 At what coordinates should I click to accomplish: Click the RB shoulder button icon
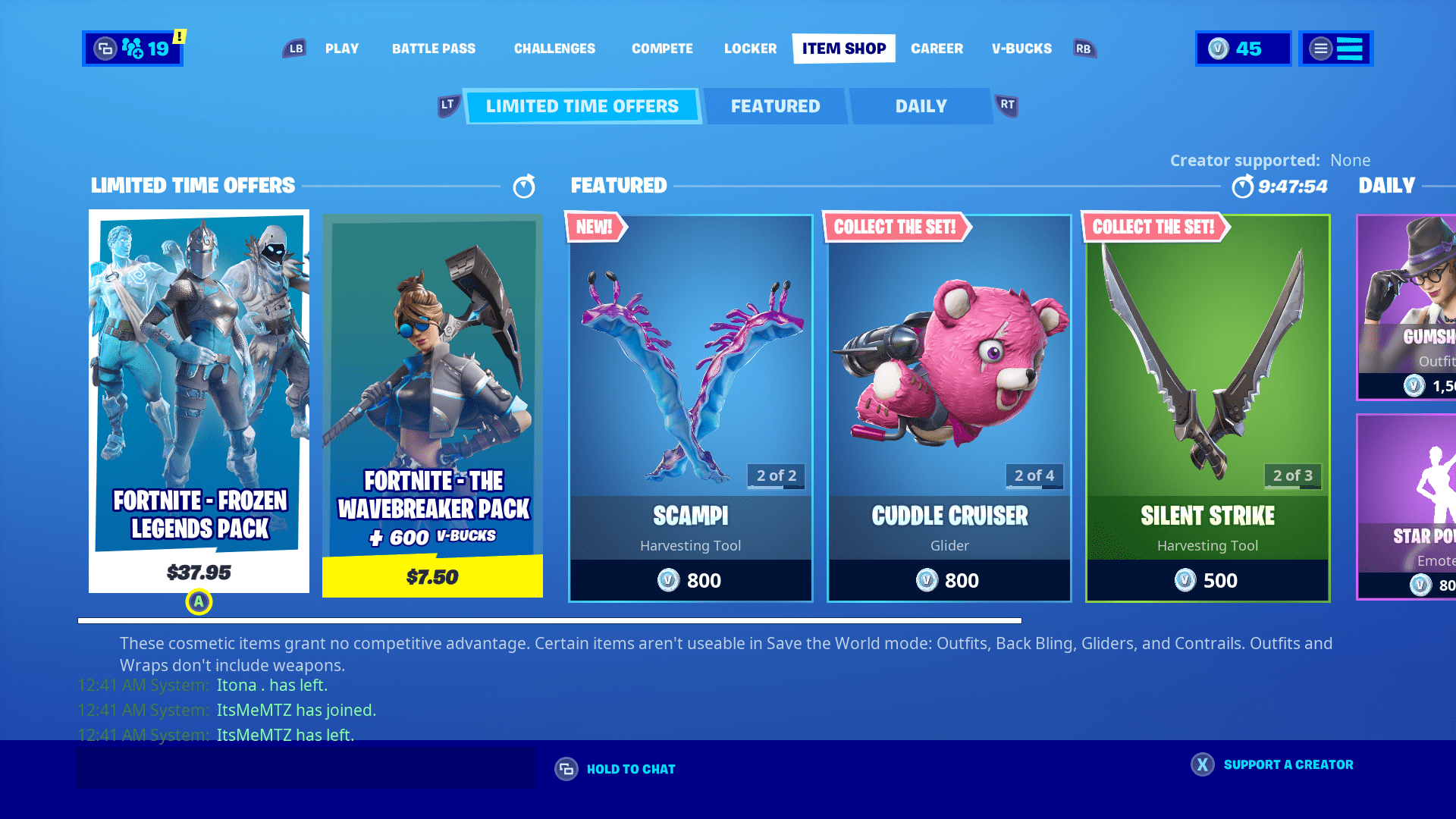coord(1084,48)
